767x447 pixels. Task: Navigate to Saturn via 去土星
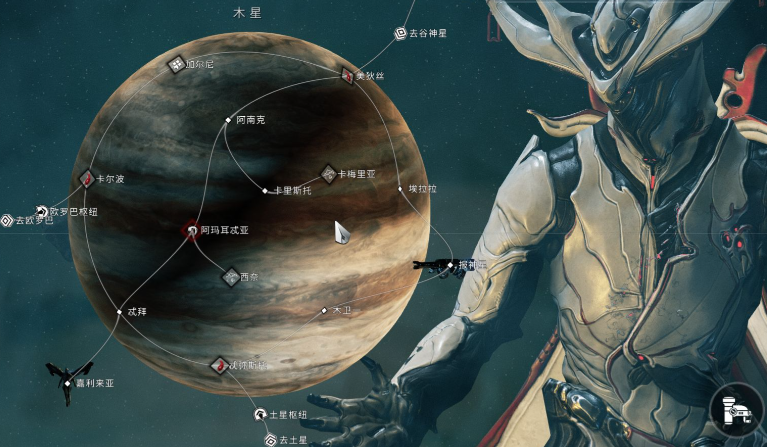pos(270,439)
